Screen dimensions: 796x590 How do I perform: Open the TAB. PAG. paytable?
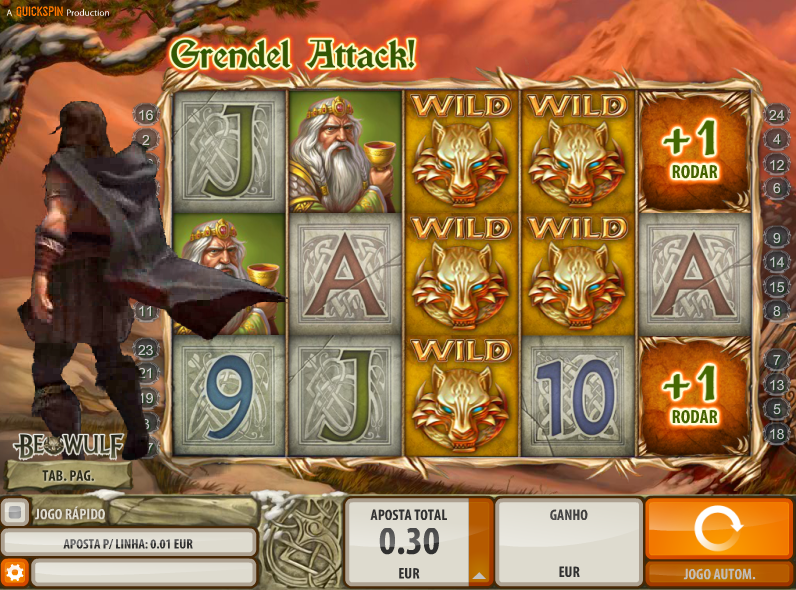tap(68, 476)
